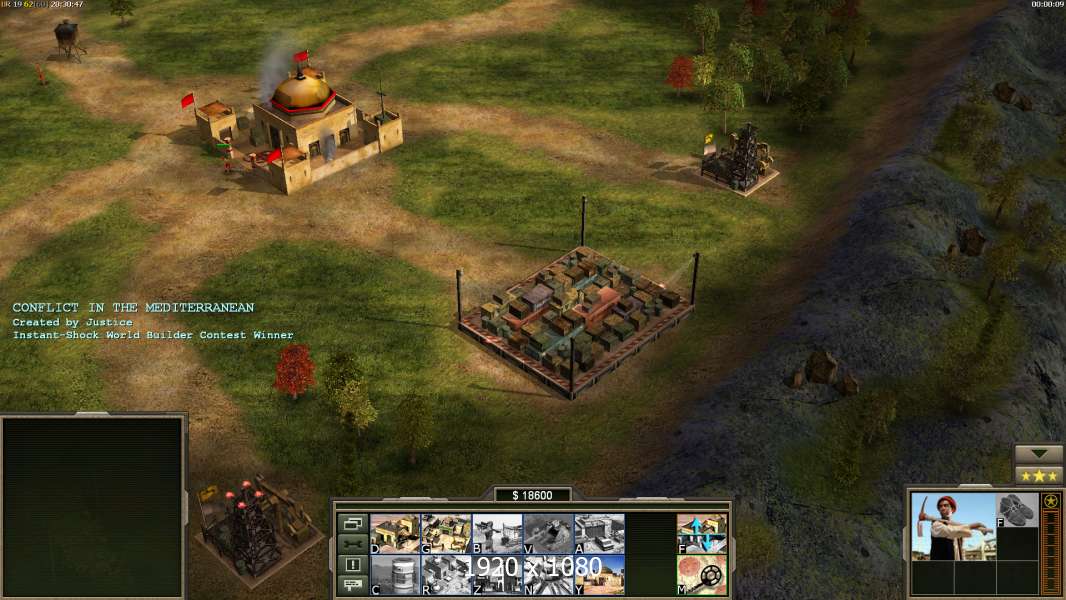
Task: Click the selected worker portrait
Action: point(952,526)
